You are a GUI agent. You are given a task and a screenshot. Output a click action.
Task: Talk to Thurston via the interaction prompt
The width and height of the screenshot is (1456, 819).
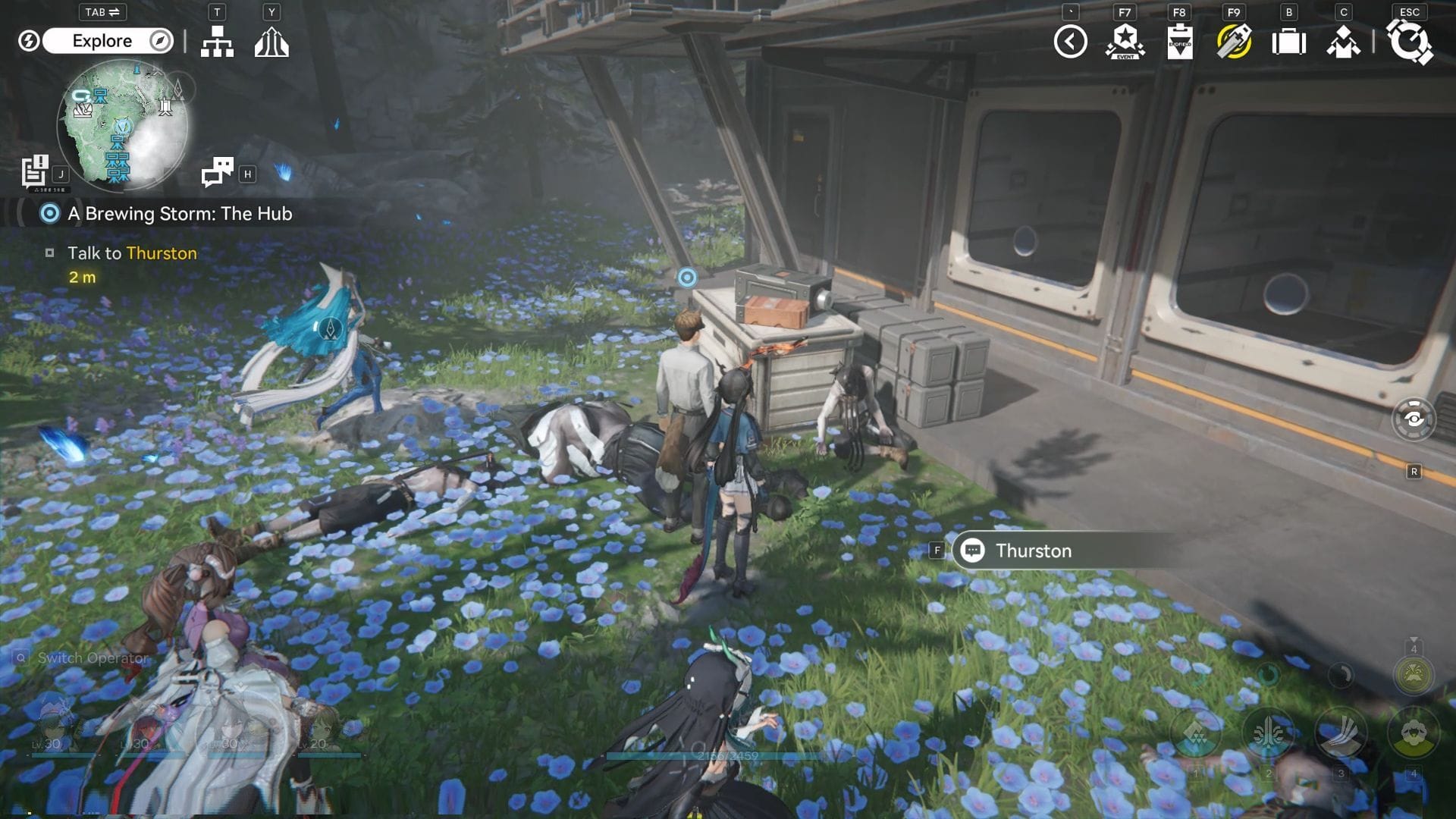pos(1033,551)
